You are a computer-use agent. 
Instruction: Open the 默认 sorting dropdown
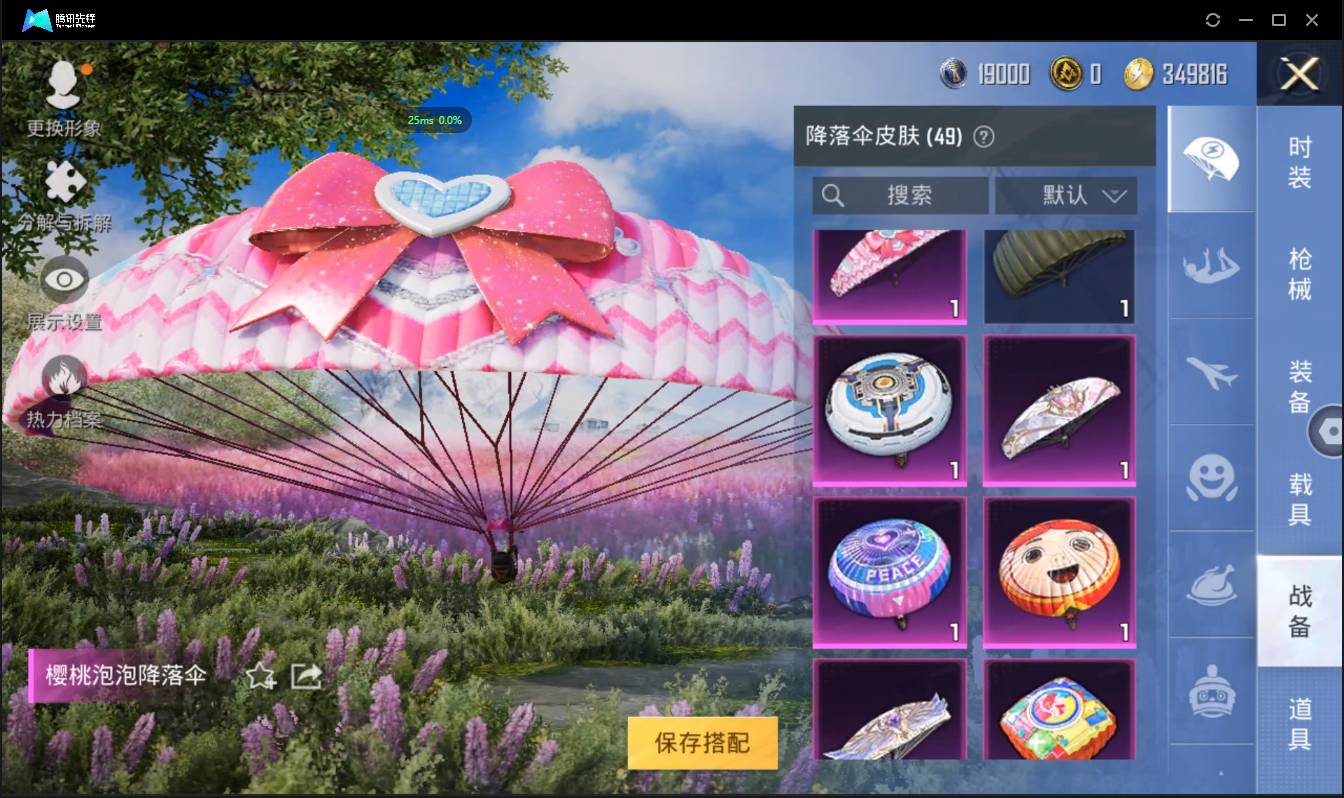(1063, 195)
